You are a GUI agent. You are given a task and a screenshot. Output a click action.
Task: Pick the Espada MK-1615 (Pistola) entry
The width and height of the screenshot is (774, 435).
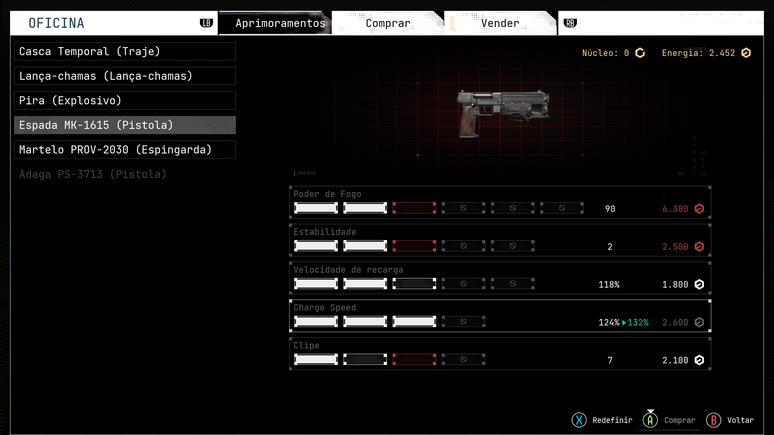[x=125, y=125]
